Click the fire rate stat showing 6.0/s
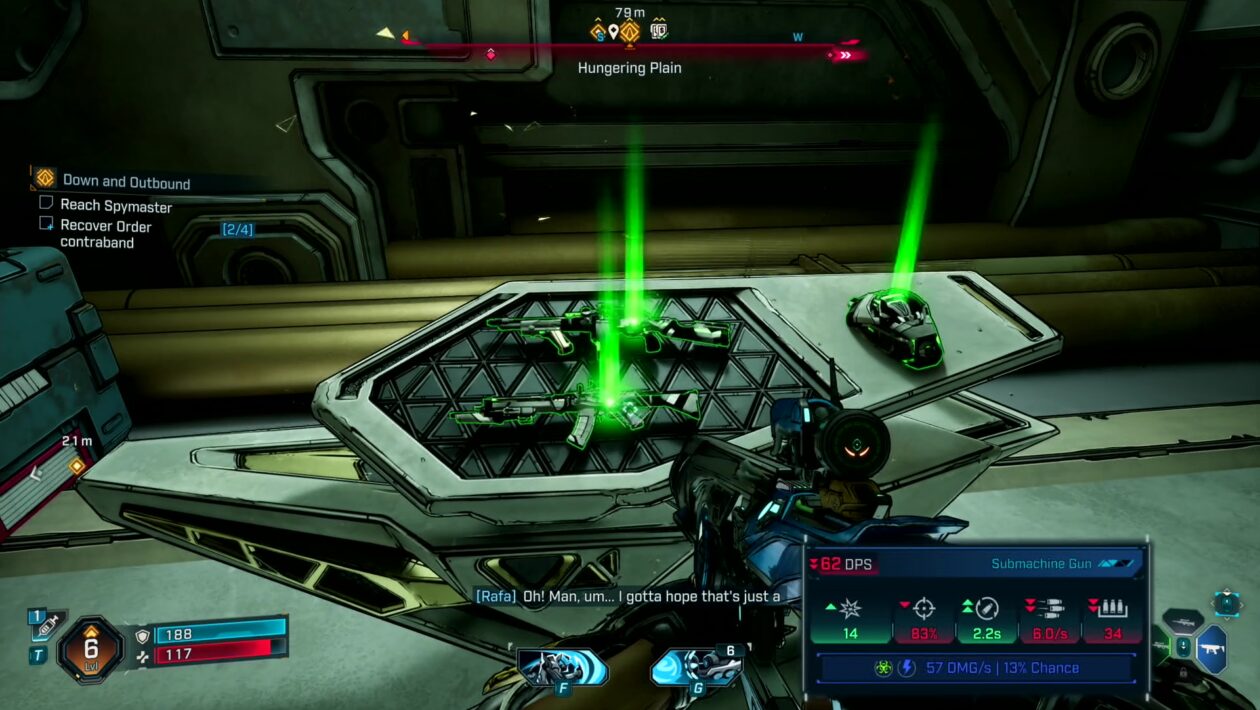Viewport: 1260px width, 710px height. pyautogui.click(x=1051, y=619)
